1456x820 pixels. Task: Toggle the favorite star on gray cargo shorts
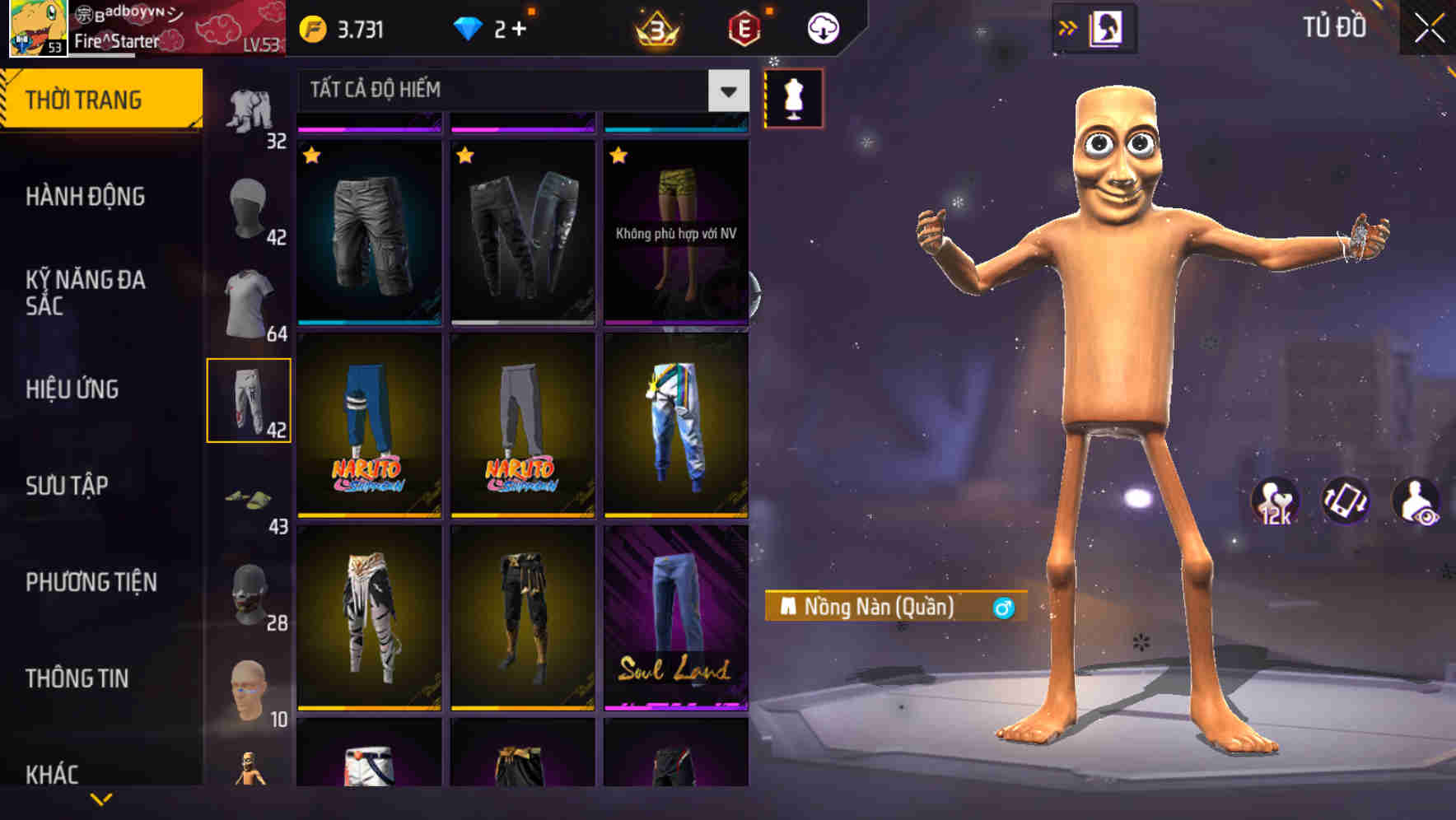coord(312,154)
